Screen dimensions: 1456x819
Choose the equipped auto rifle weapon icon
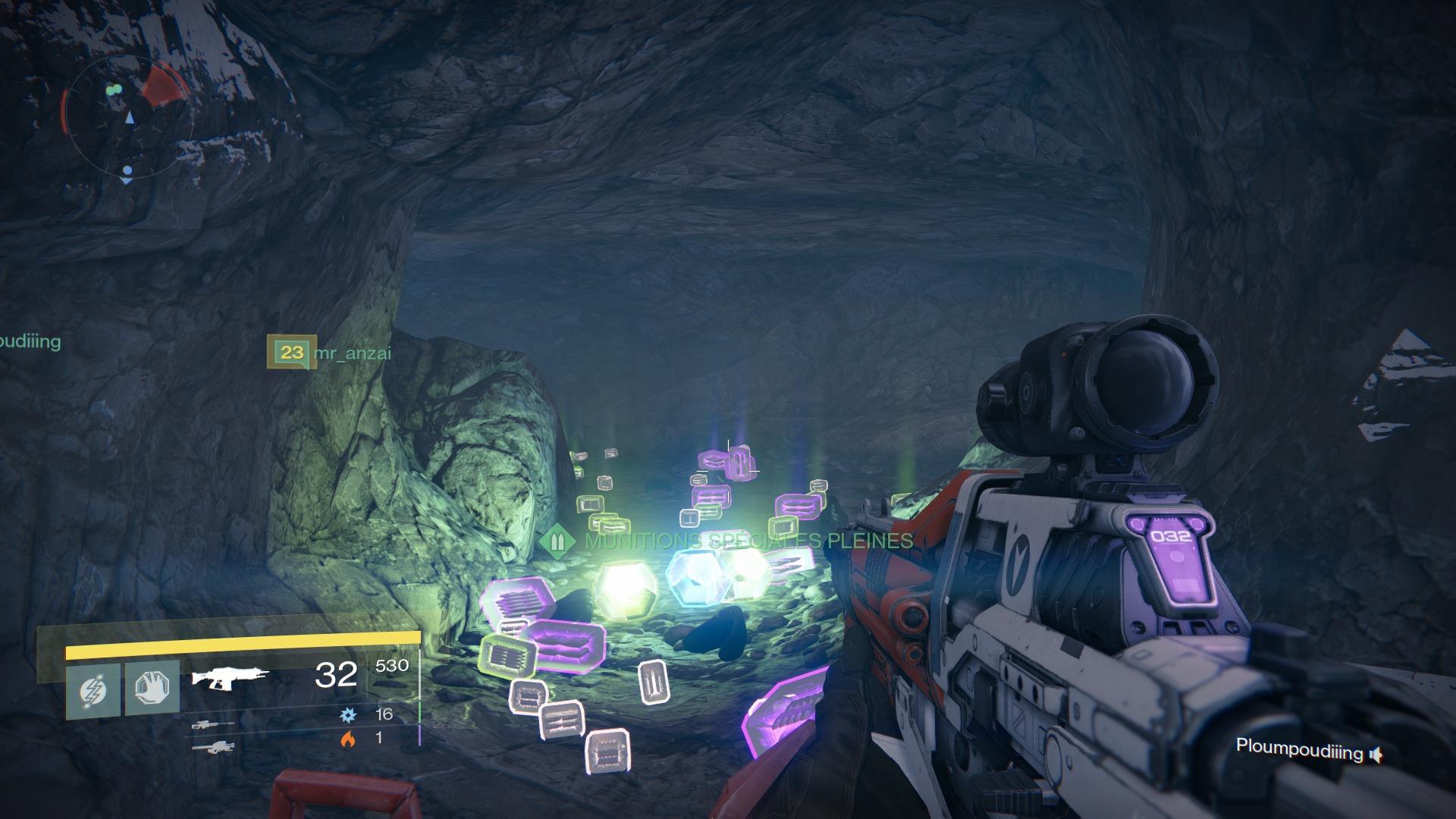(x=229, y=676)
